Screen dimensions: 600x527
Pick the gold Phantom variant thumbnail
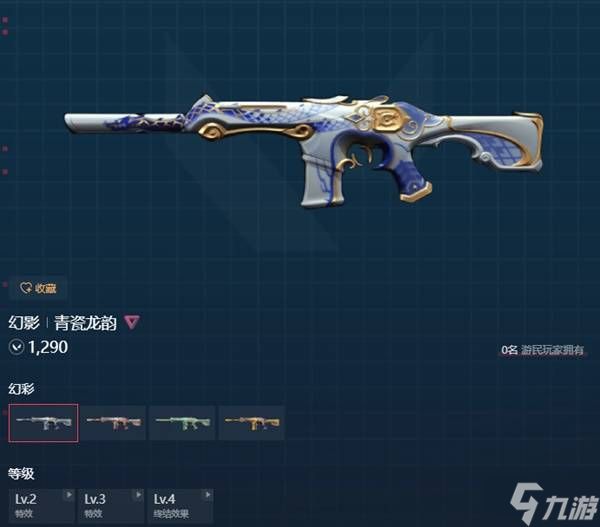(x=252, y=423)
